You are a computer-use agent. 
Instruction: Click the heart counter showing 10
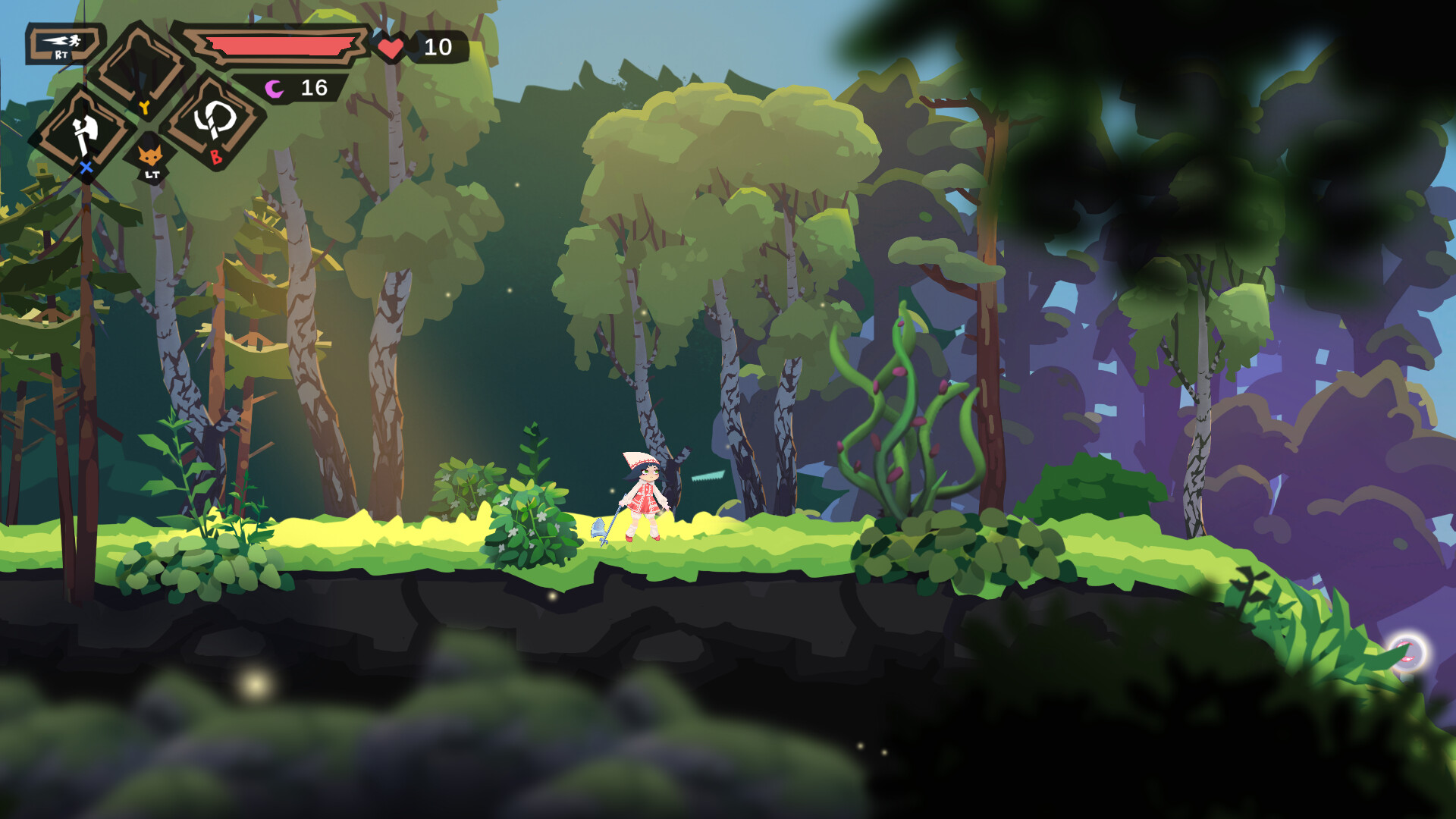pos(438,48)
